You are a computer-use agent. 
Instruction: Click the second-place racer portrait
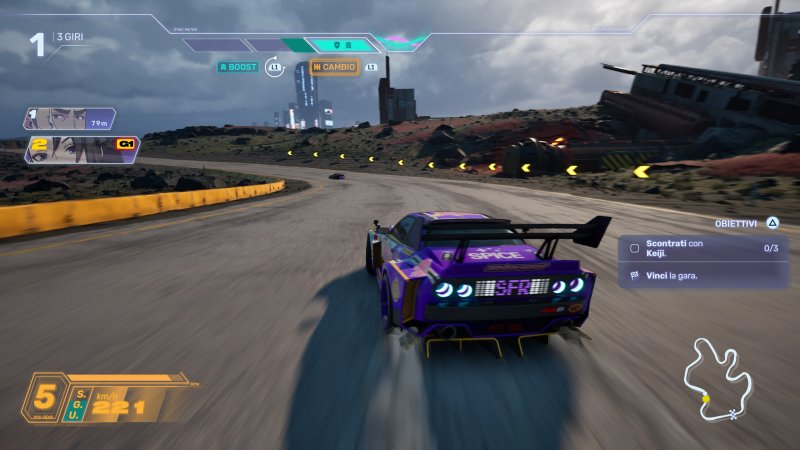[x=80, y=149]
